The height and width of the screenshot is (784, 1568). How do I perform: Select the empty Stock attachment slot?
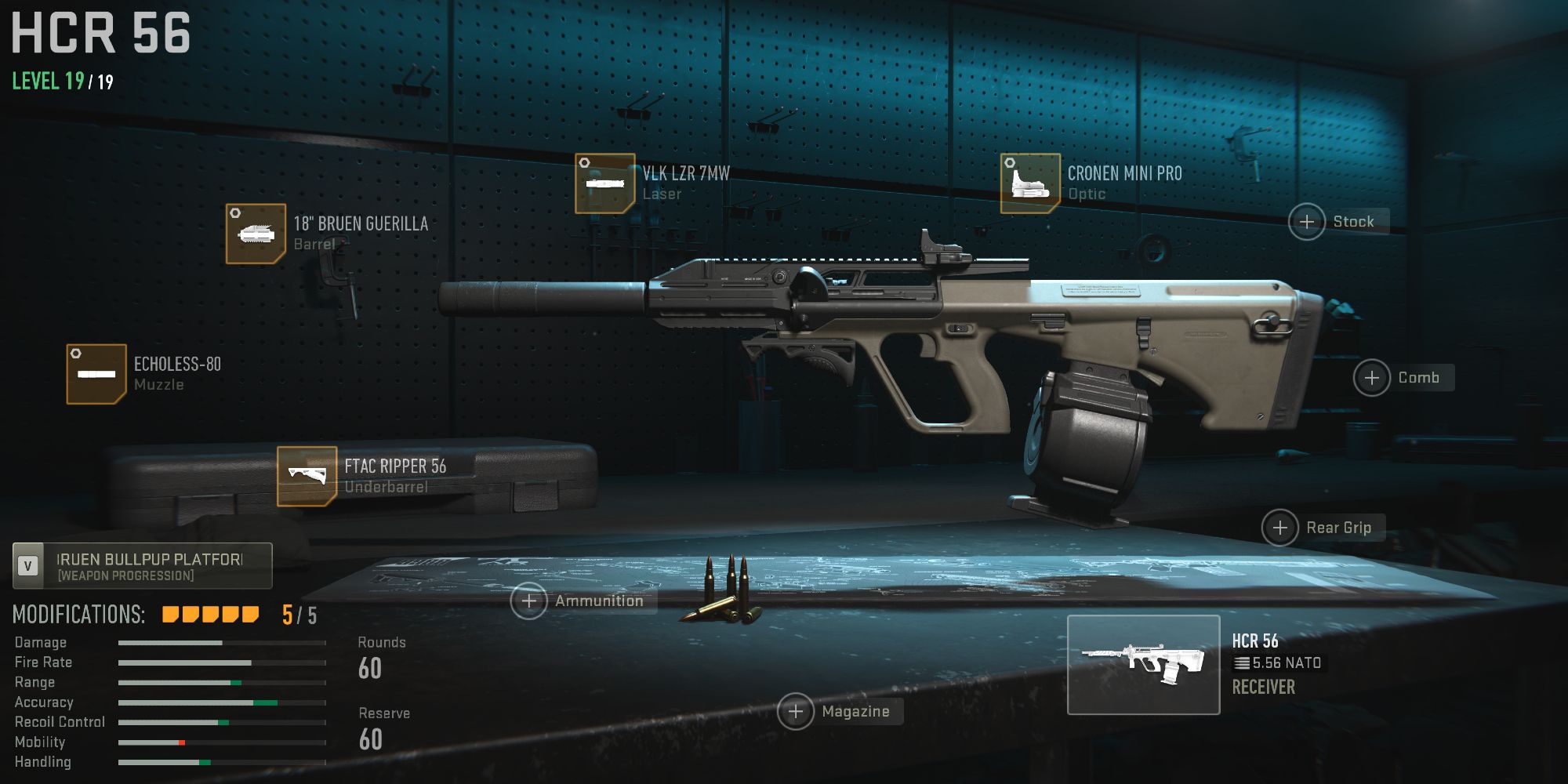1308,223
